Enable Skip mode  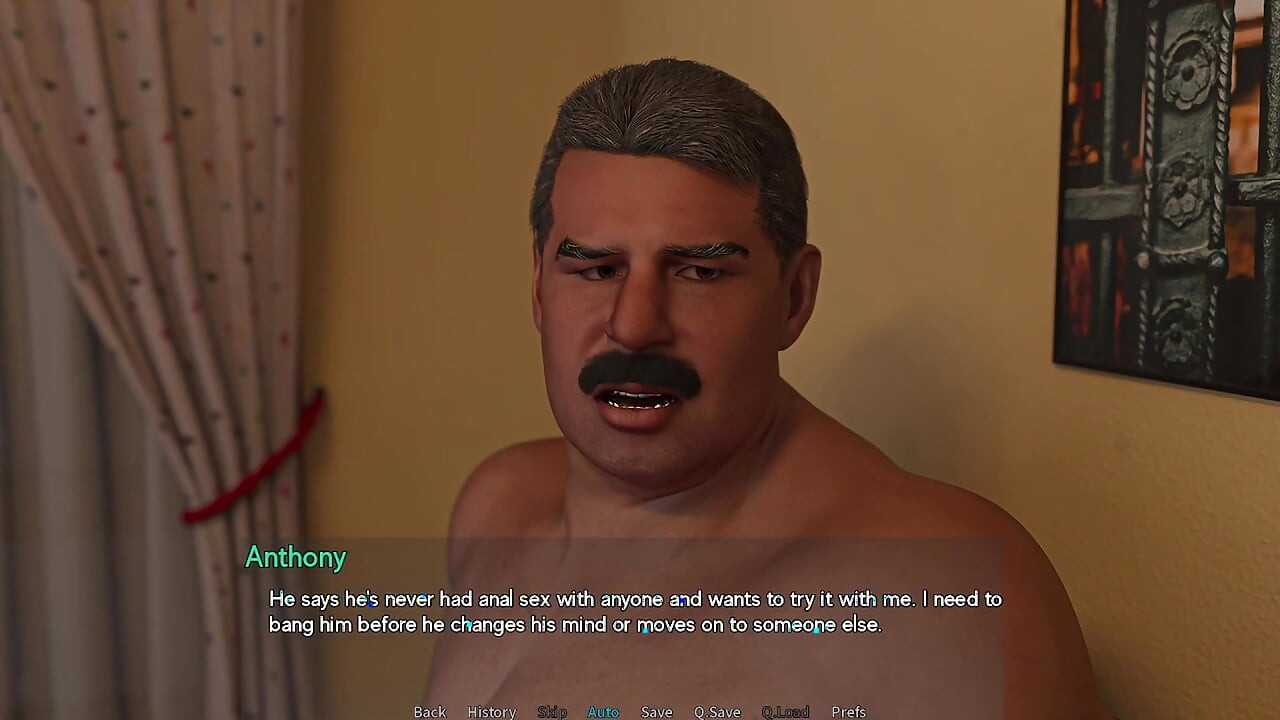point(551,711)
